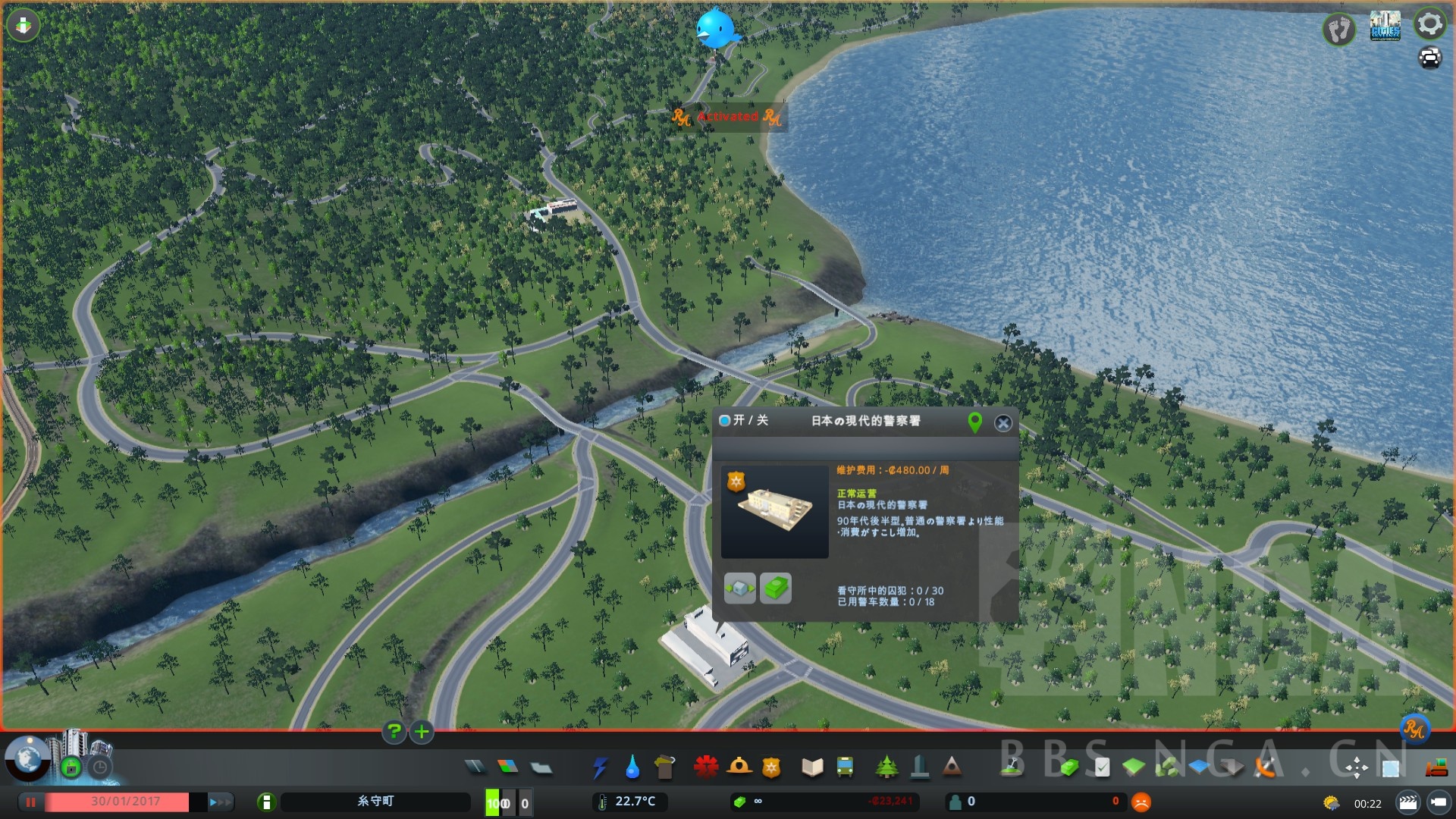Open the Fire Department helmet menu

tap(739, 767)
